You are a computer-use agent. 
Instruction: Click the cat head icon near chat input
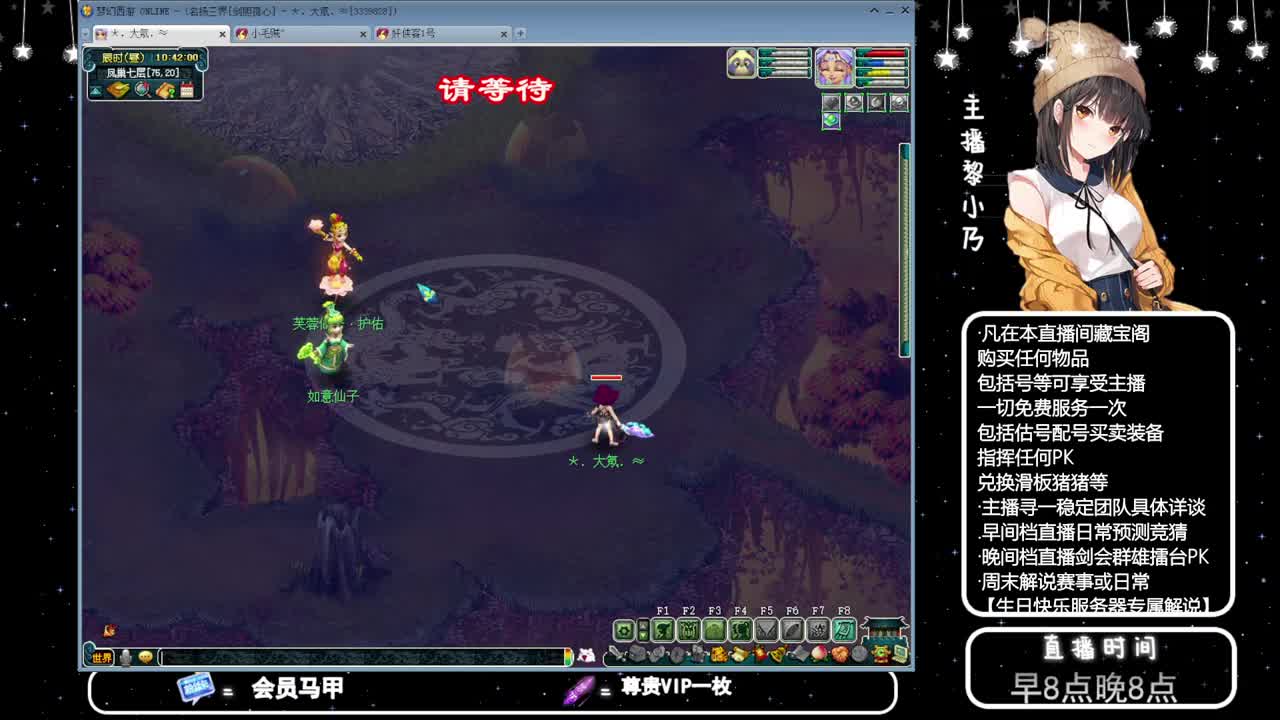click(x=586, y=655)
